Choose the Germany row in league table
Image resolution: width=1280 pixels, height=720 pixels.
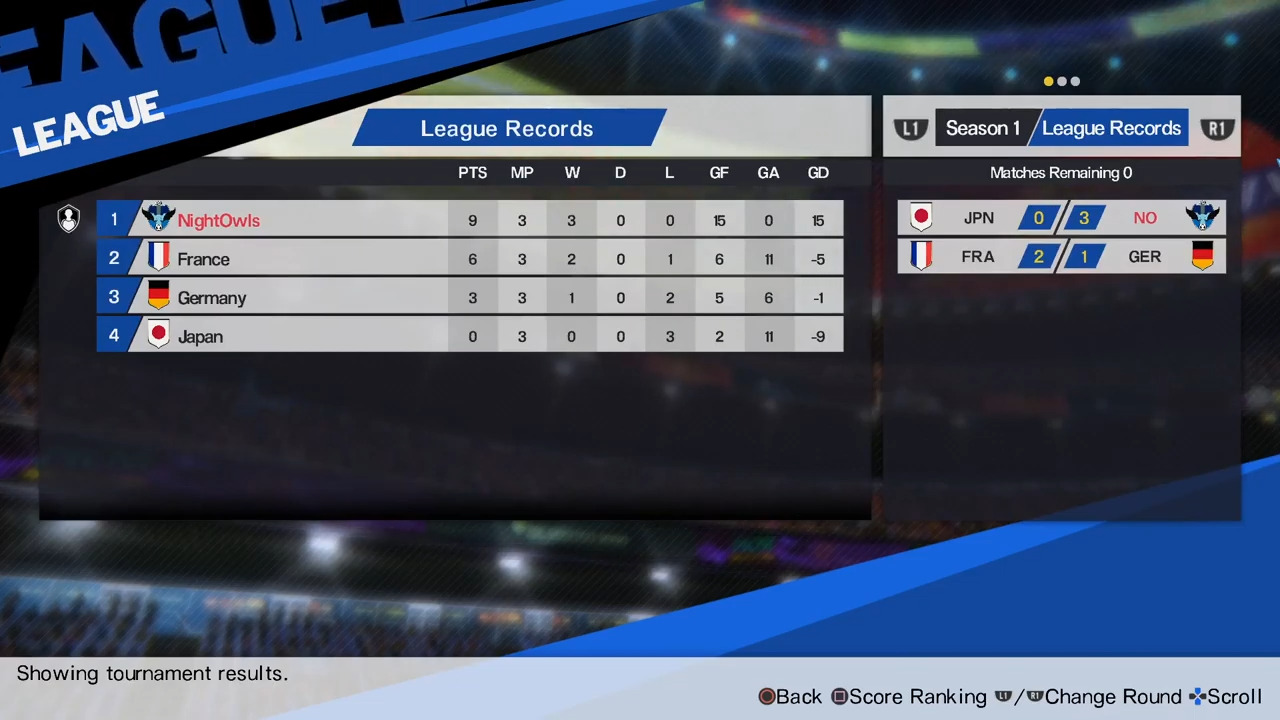click(x=469, y=298)
